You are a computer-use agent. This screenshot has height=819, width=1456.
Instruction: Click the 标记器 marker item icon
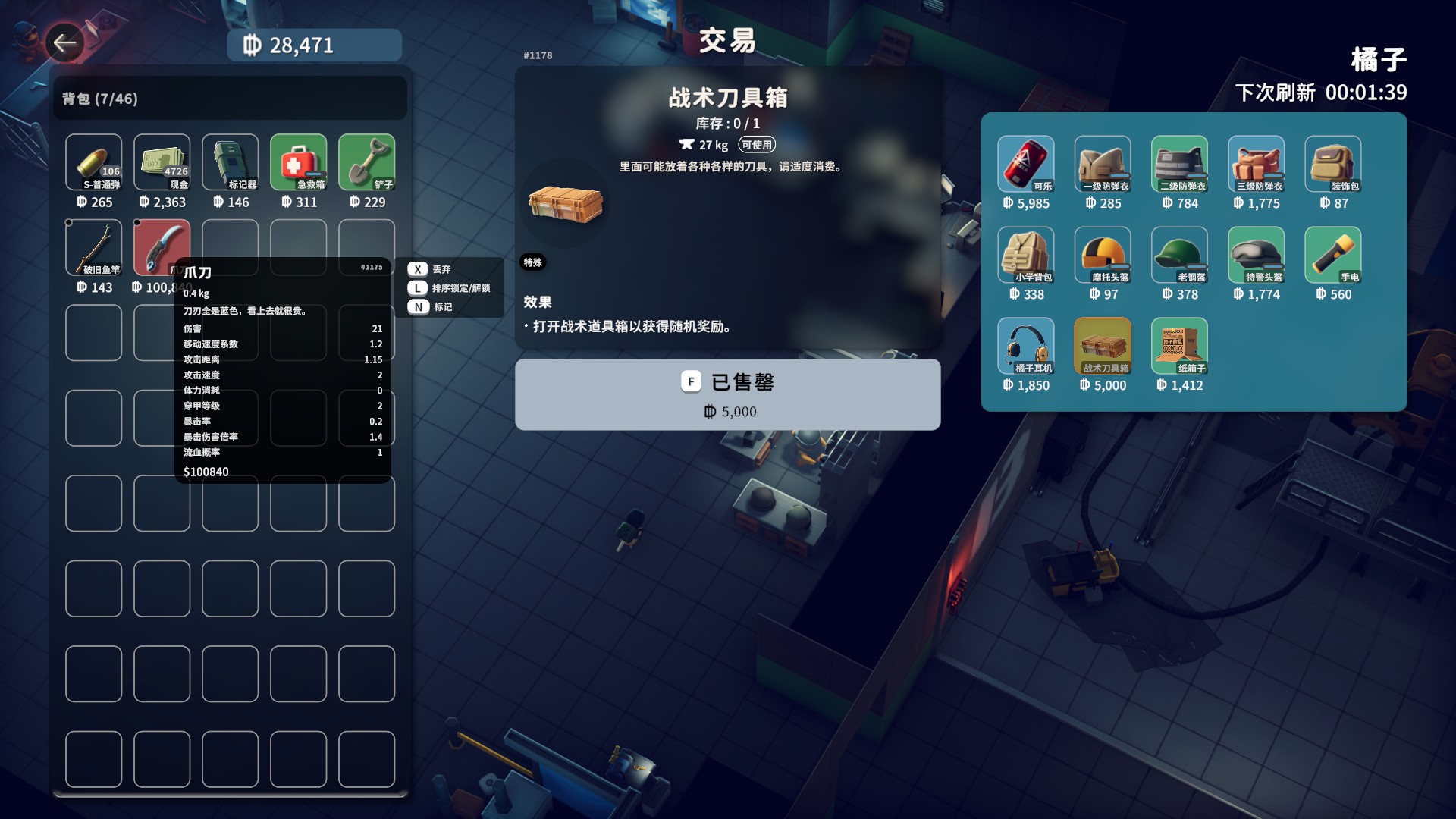tap(230, 163)
